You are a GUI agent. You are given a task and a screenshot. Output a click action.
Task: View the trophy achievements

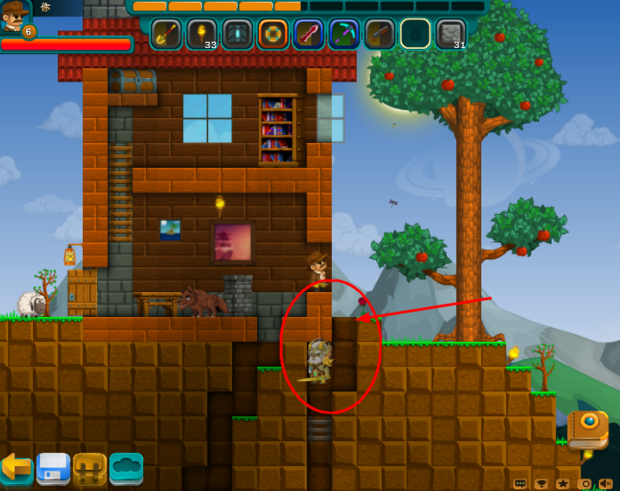542,483
